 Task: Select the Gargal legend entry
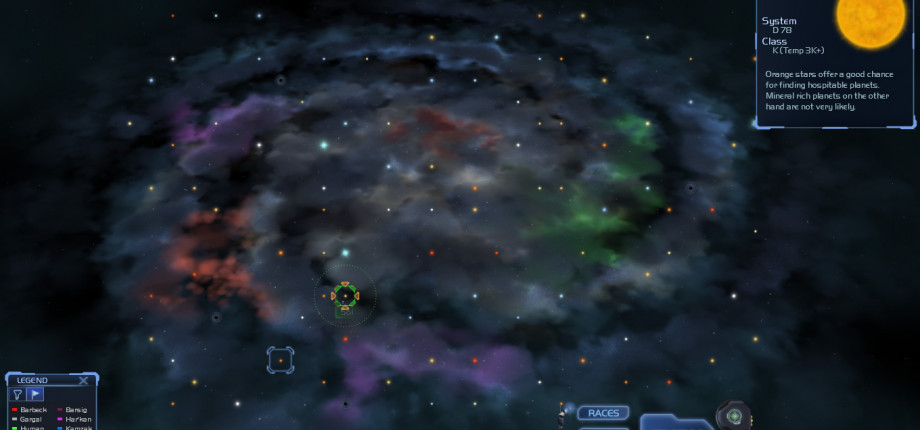pyautogui.click(x=30, y=419)
